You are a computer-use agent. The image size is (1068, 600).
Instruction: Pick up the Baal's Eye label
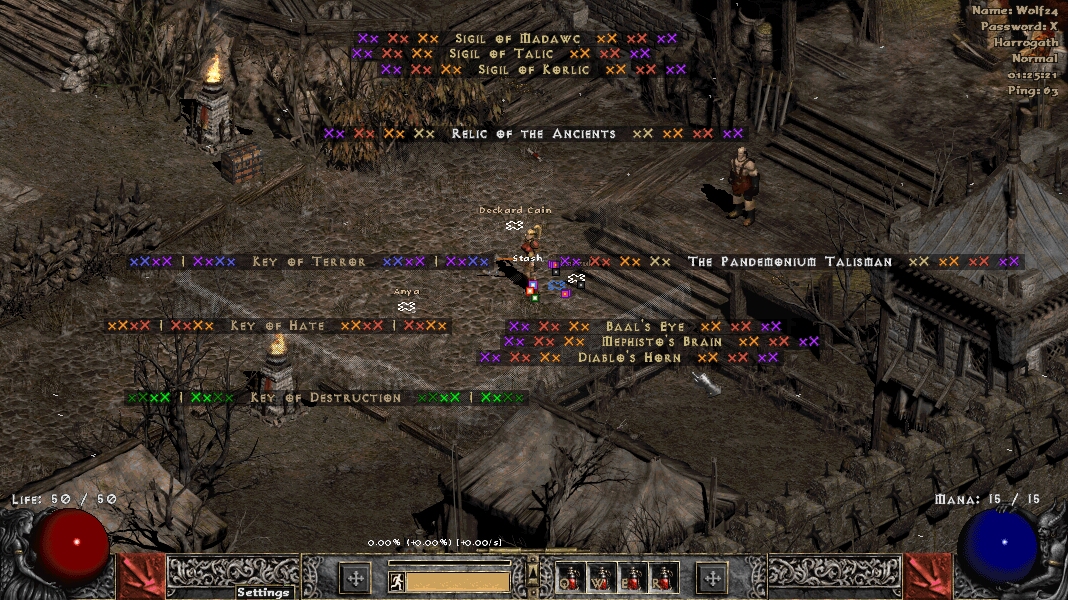click(645, 327)
